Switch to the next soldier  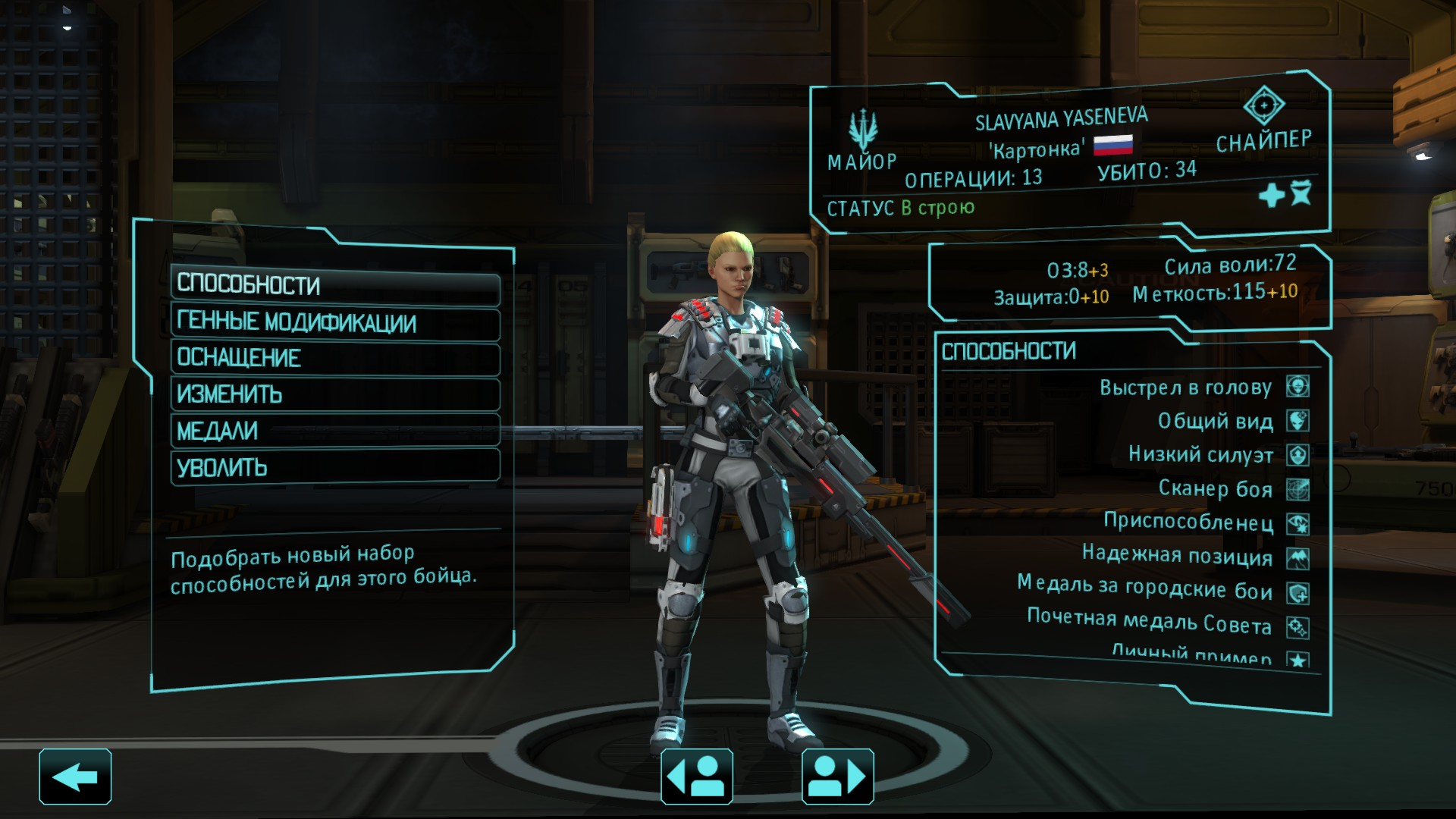point(837,777)
